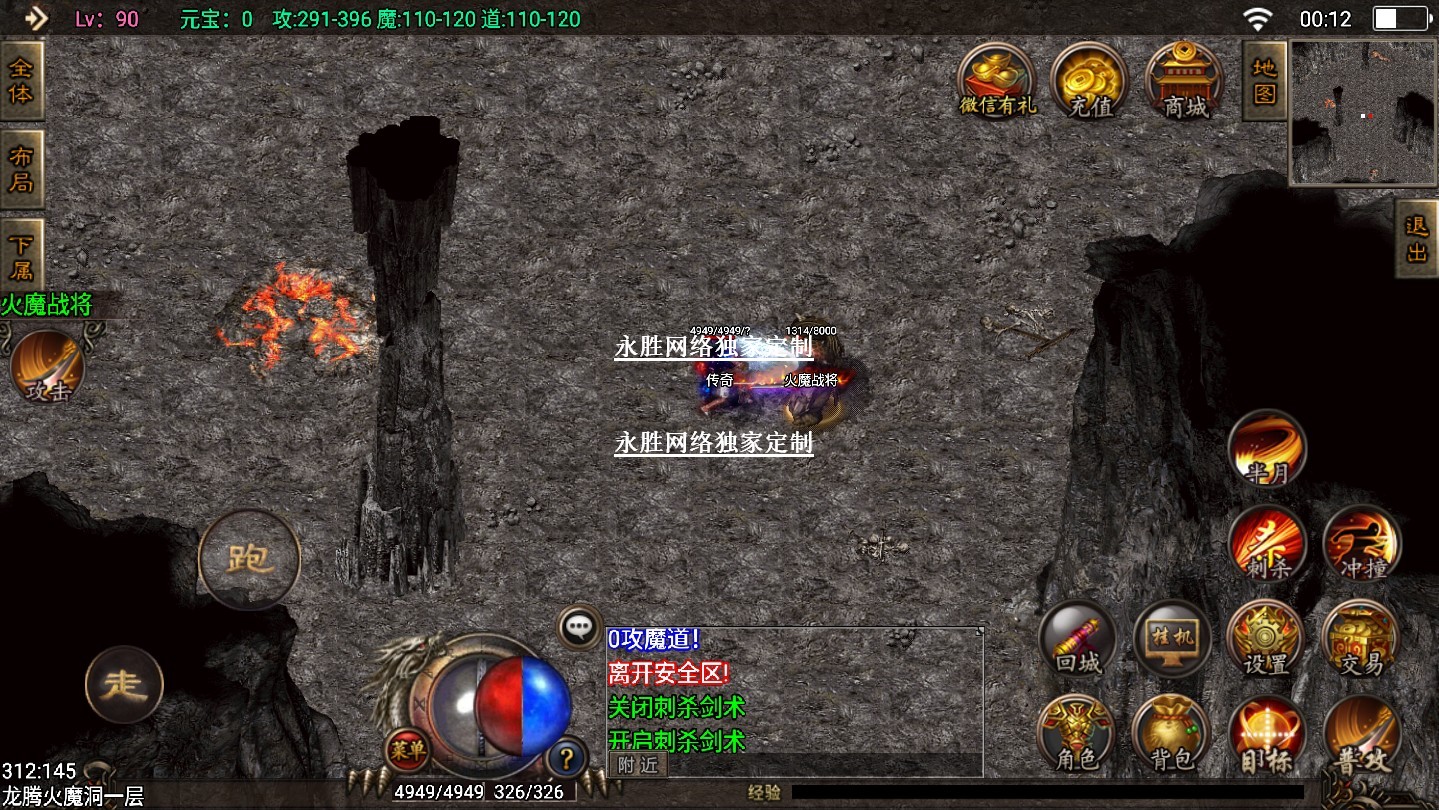Click the minimap in the corner
Screen dimensions: 1439x810
1363,113
